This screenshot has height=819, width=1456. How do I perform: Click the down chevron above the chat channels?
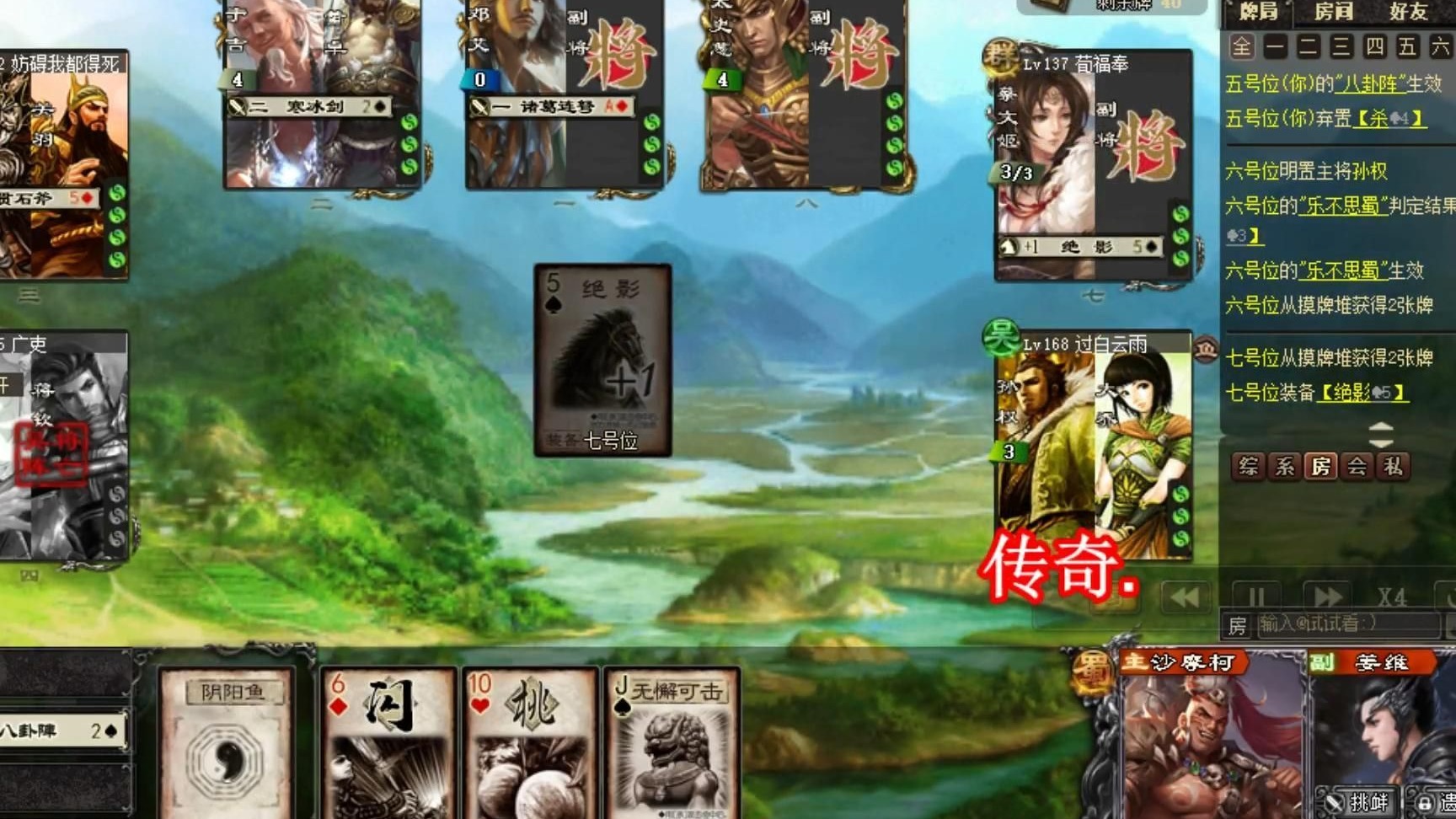(1380, 444)
